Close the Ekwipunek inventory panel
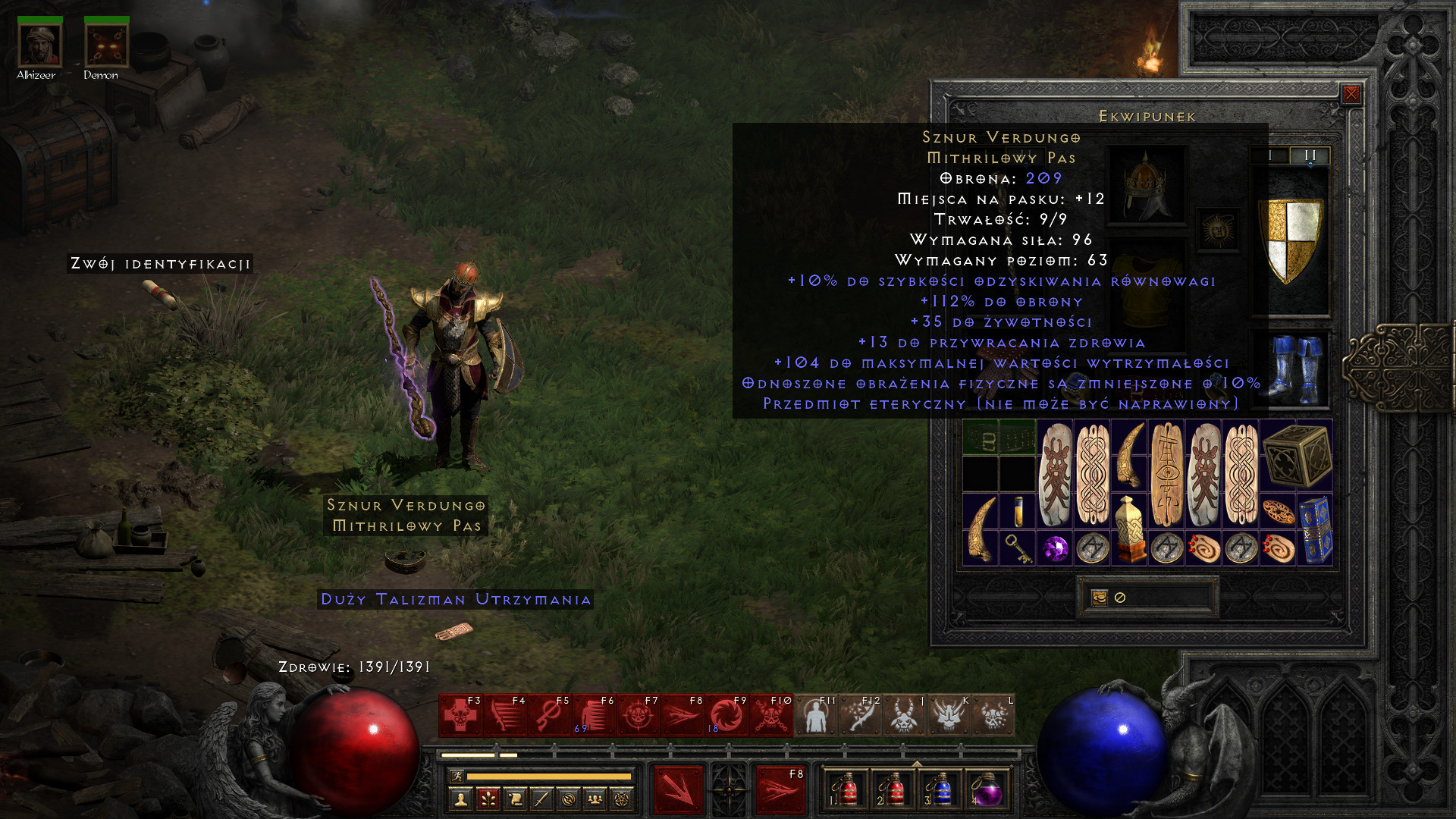Viewport: 1456px width, 819px height. coord(1351,94)
